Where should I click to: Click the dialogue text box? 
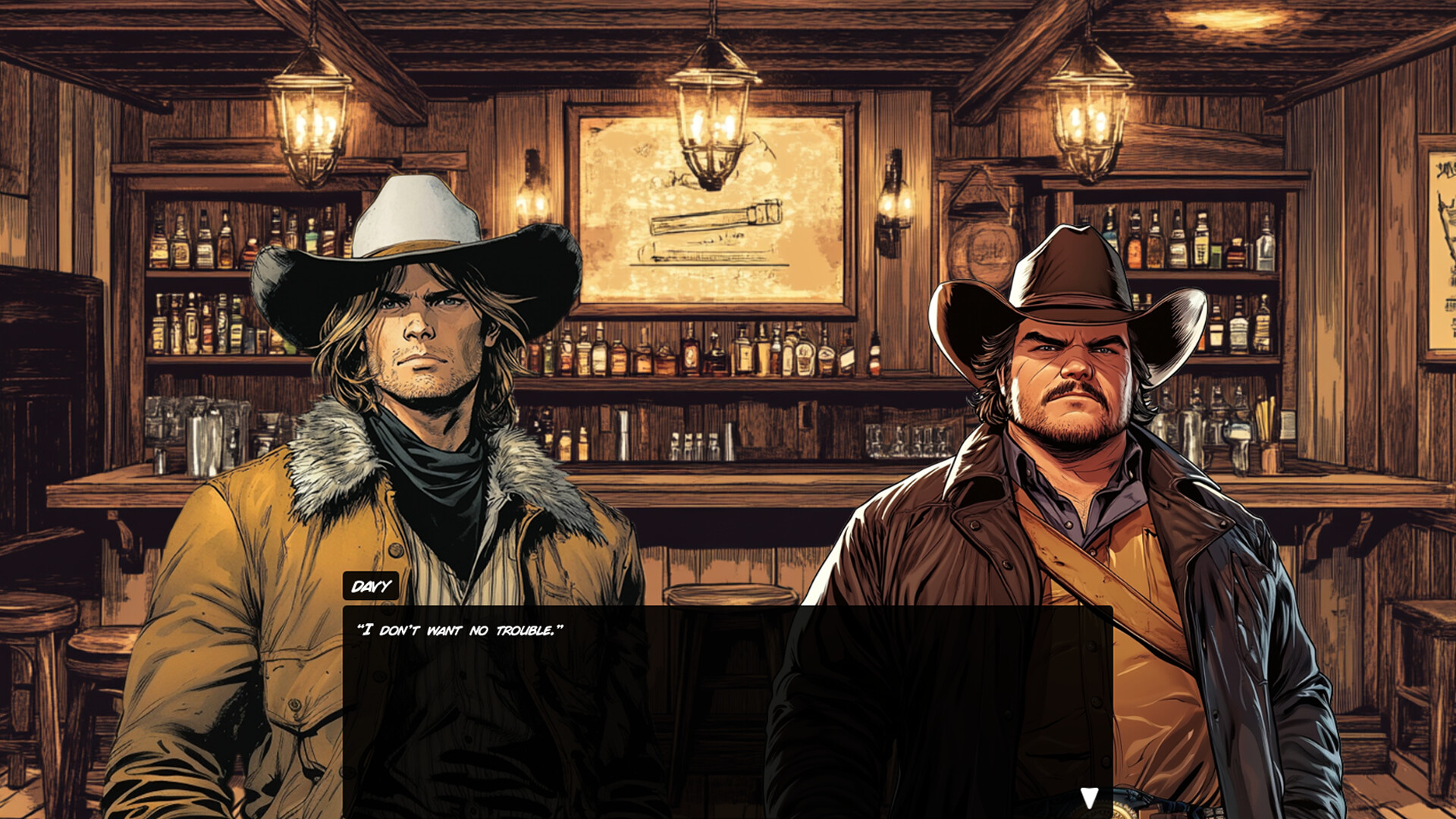point(728,690)
